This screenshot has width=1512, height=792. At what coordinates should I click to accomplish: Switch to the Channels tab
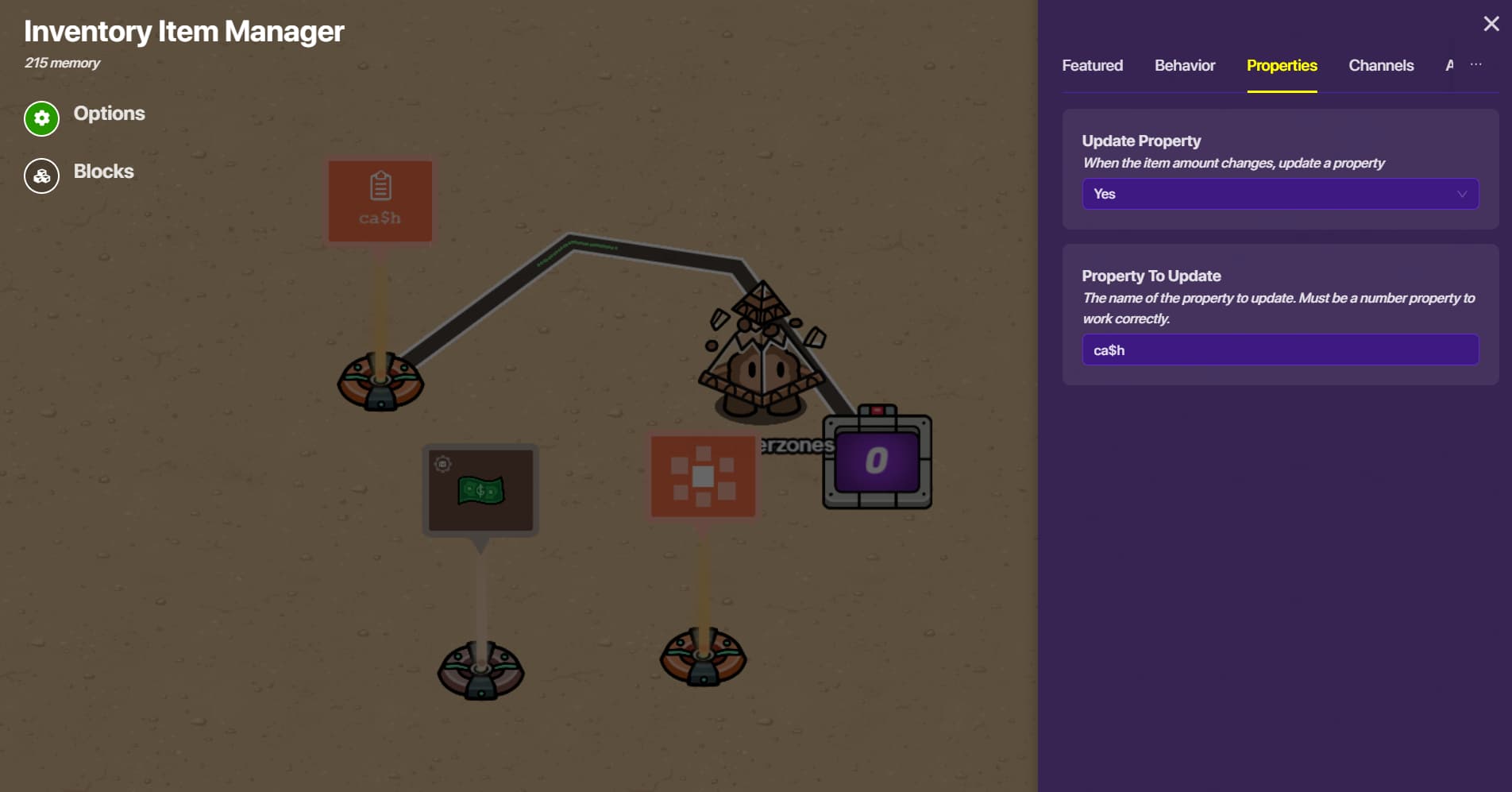[1380, 66]
